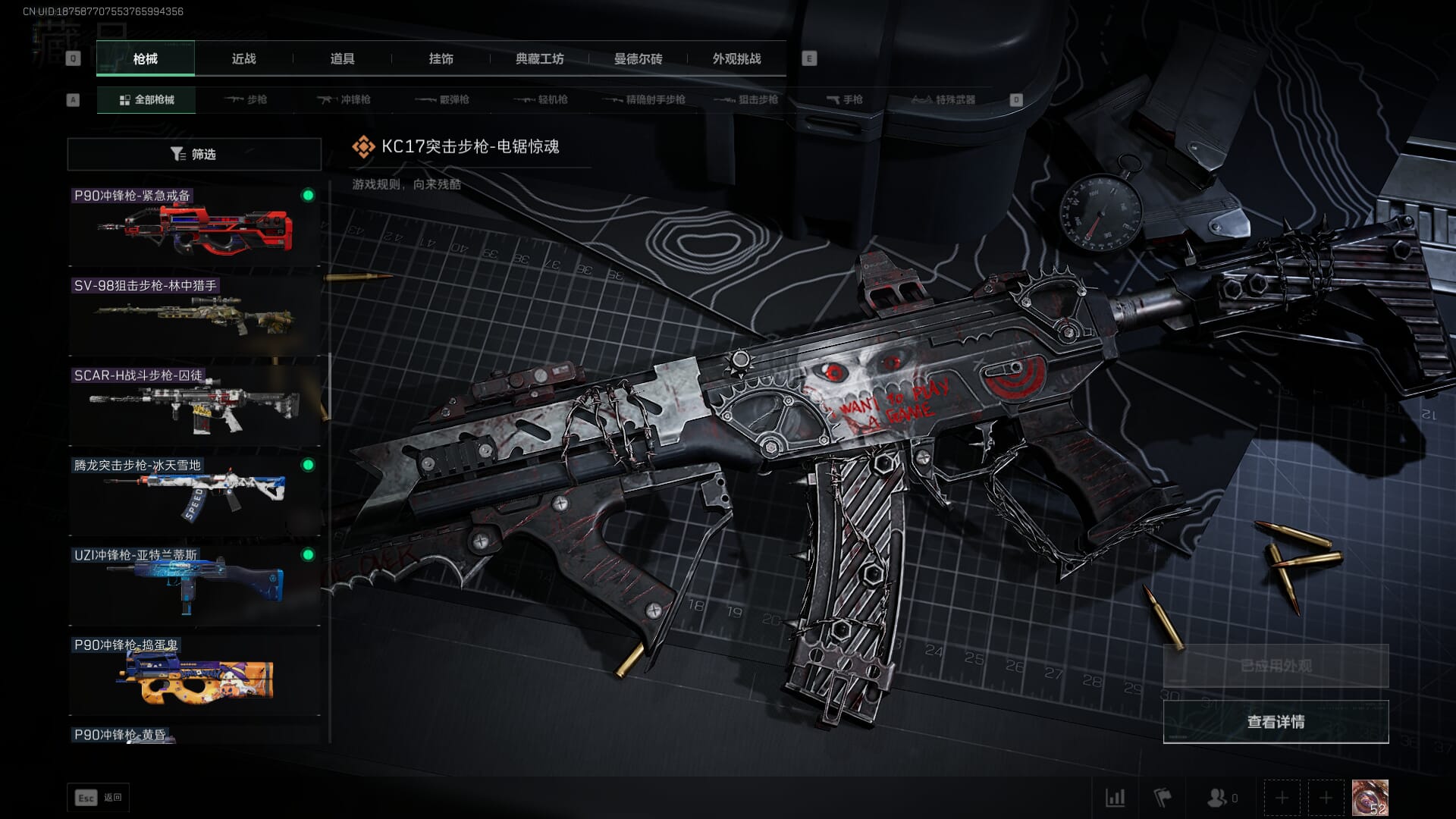Switch to the 外观挑战 tab

pos(736,58)
